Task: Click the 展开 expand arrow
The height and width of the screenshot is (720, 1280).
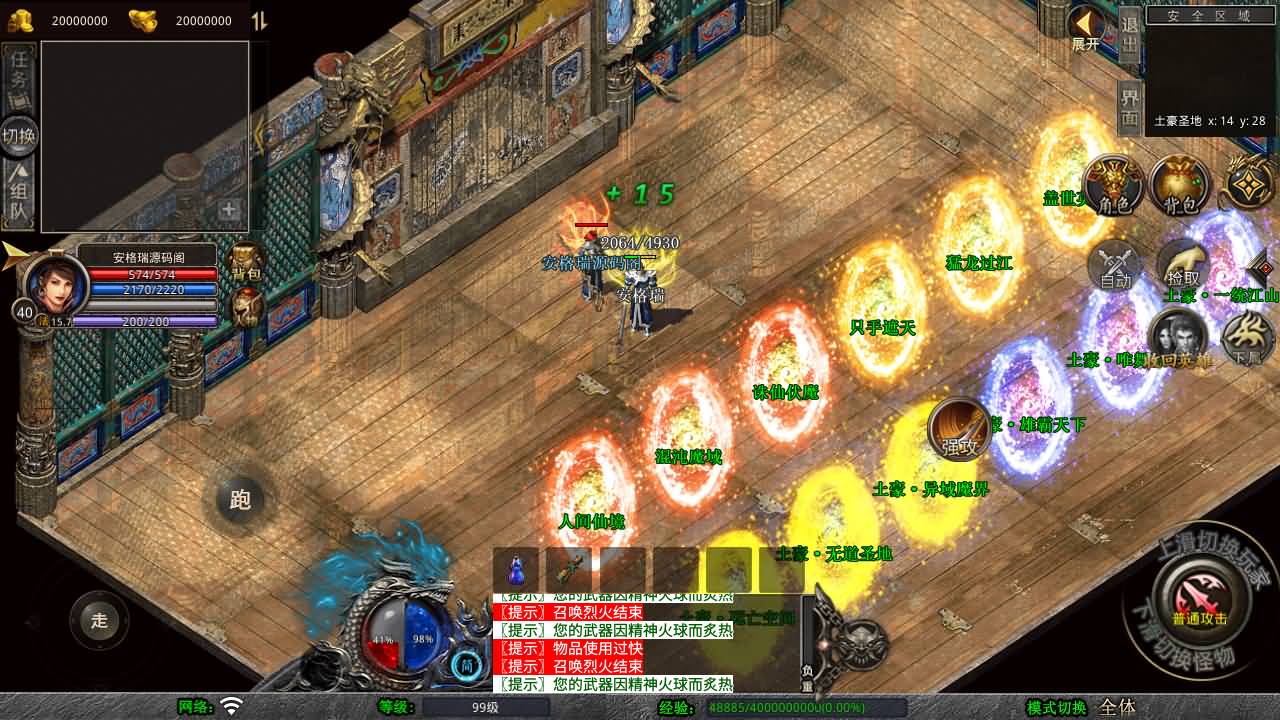Action: pyautogui.click(x=1085, y=28)
